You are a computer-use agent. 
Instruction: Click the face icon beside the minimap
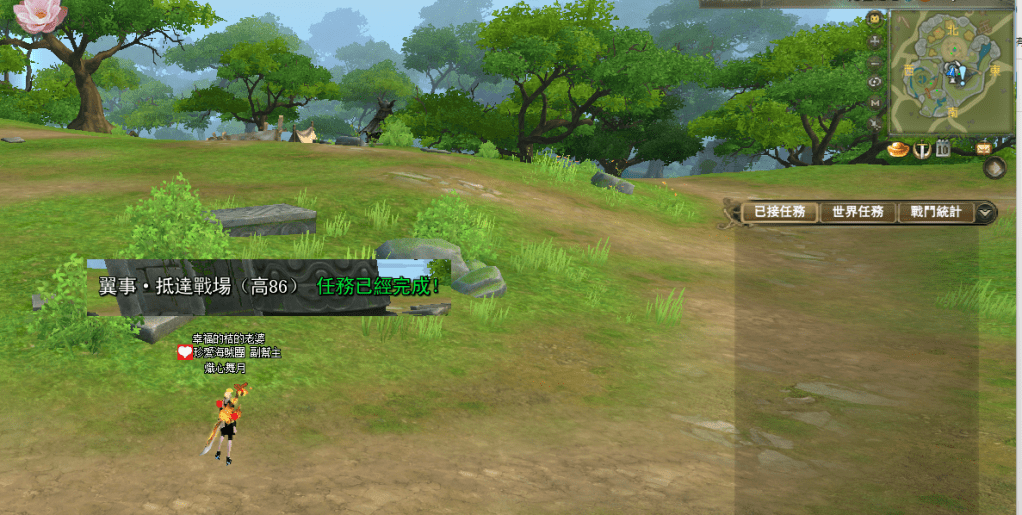pos(875,18)
